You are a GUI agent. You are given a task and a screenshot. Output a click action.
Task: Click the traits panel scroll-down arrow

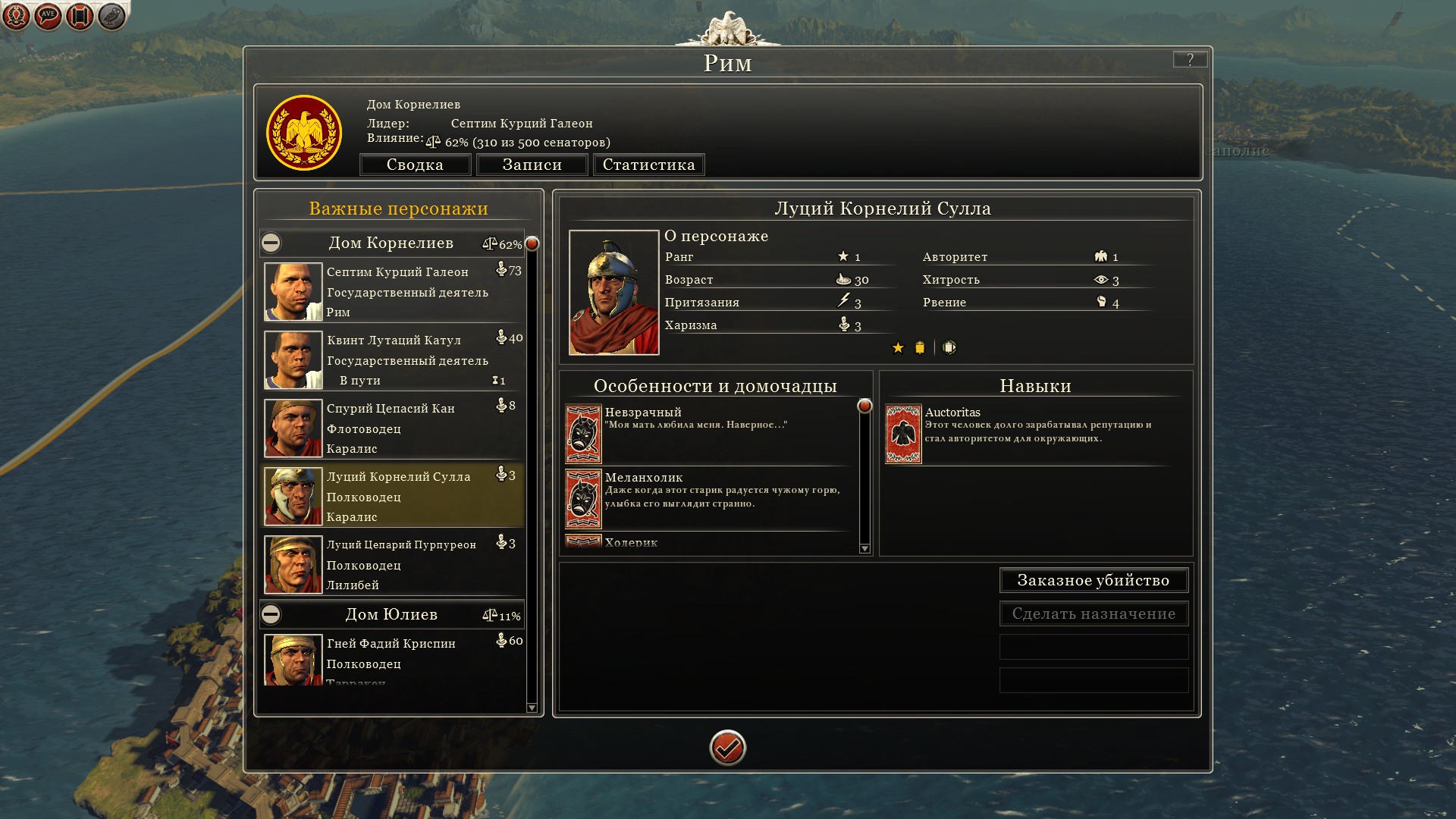(864, 548)
